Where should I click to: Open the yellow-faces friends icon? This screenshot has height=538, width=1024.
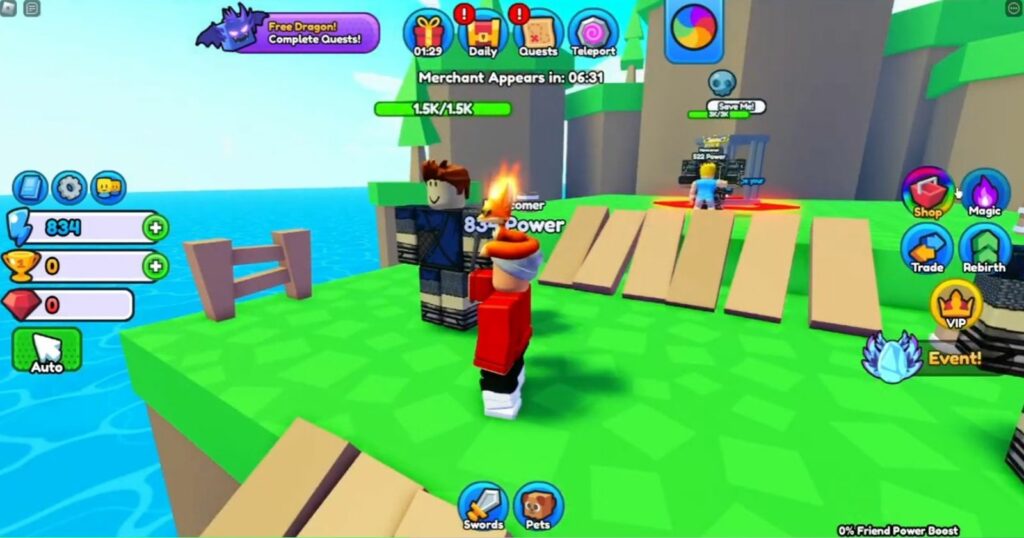pyautogui.click(x=108, y=187)
